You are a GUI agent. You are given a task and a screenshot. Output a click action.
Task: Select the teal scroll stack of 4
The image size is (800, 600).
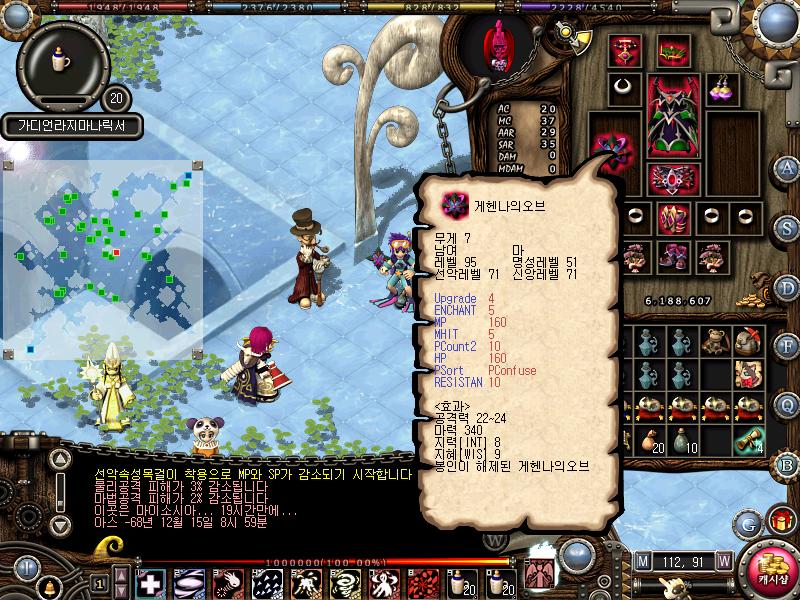coord(747,440)
